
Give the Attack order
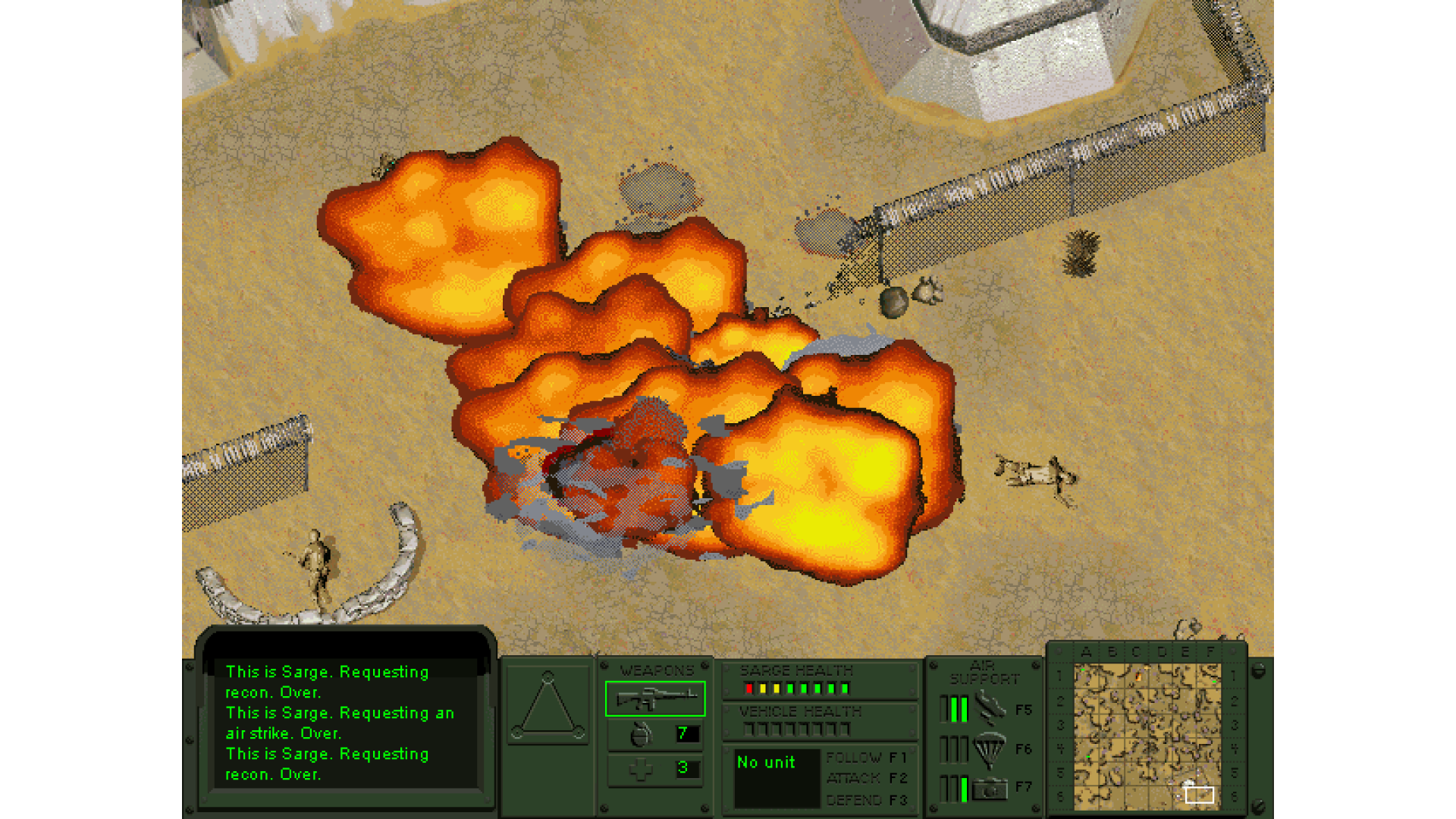(866, 778)
